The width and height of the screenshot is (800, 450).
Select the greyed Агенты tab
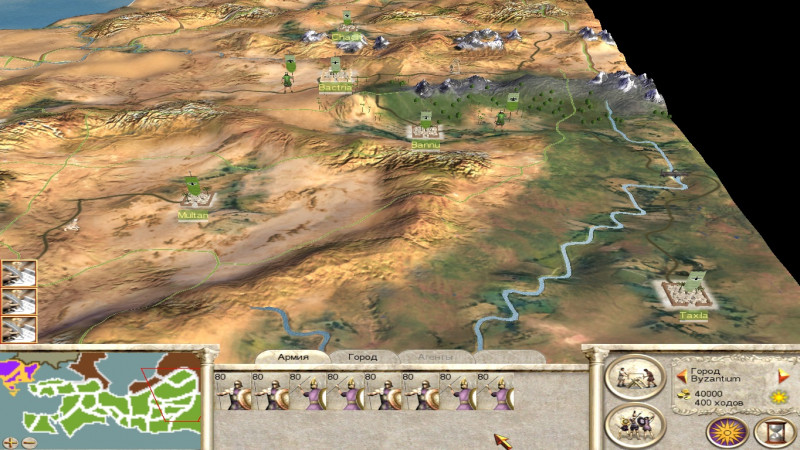[x=435, y=357]
